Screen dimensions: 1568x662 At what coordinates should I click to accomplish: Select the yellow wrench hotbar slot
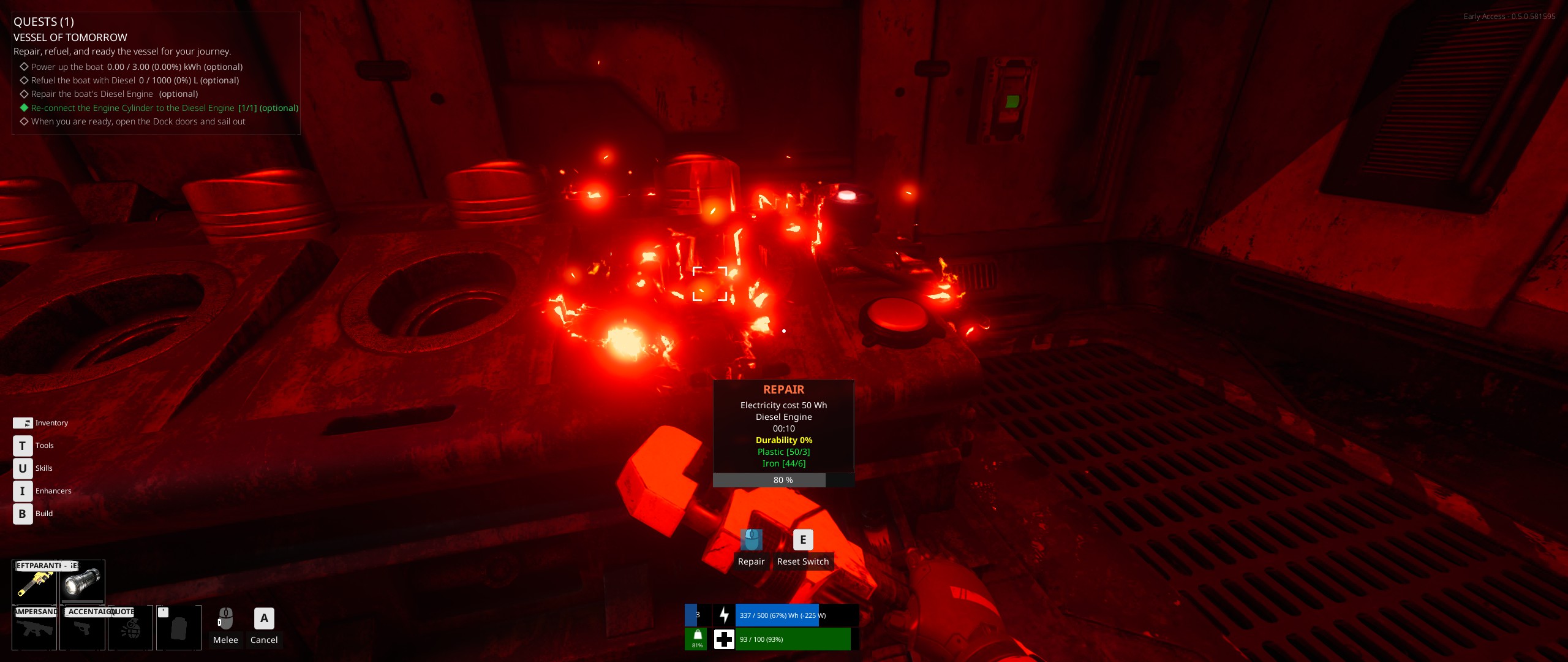coord(35,582)
